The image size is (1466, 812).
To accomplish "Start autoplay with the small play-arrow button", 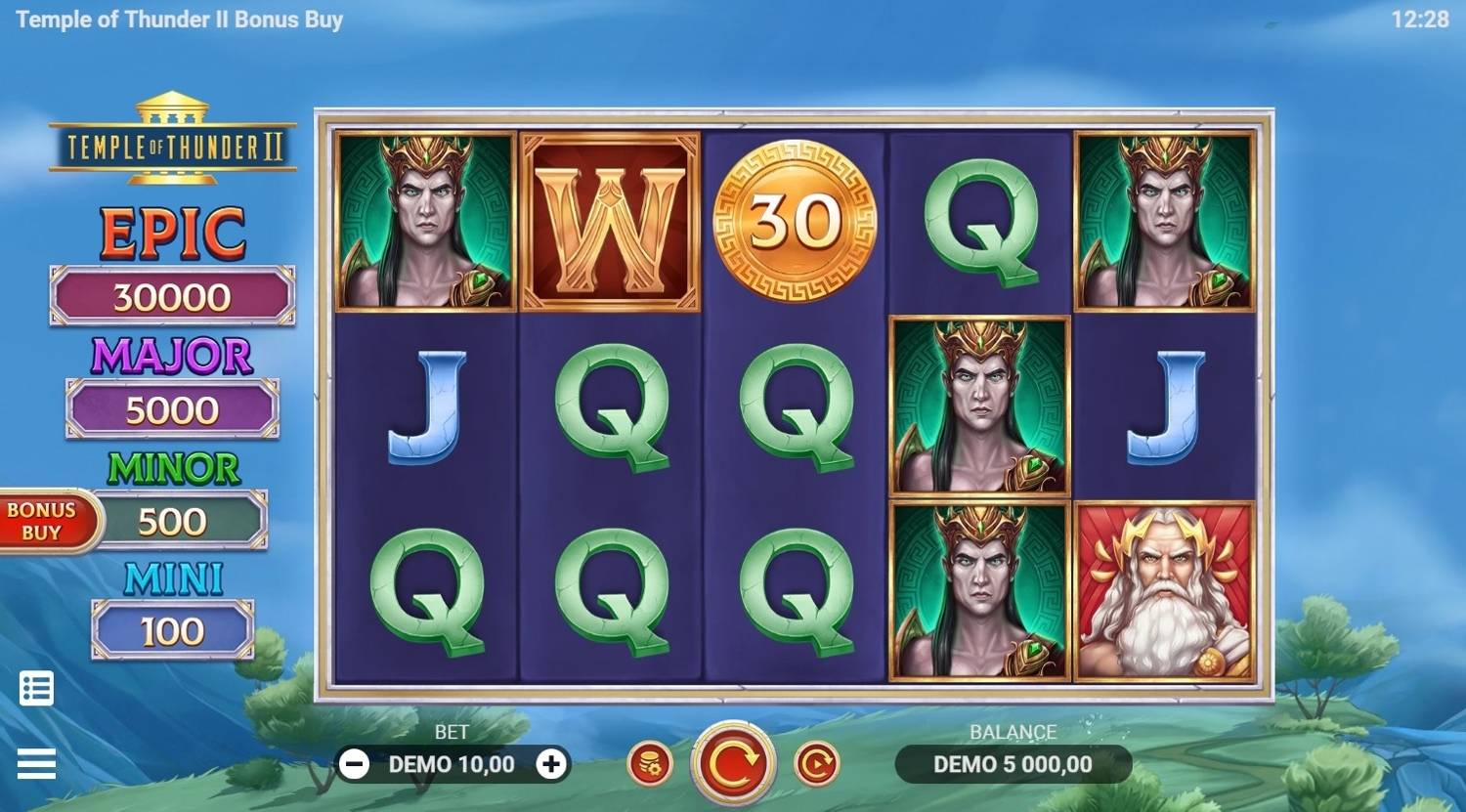I will [x=816, y=764].
